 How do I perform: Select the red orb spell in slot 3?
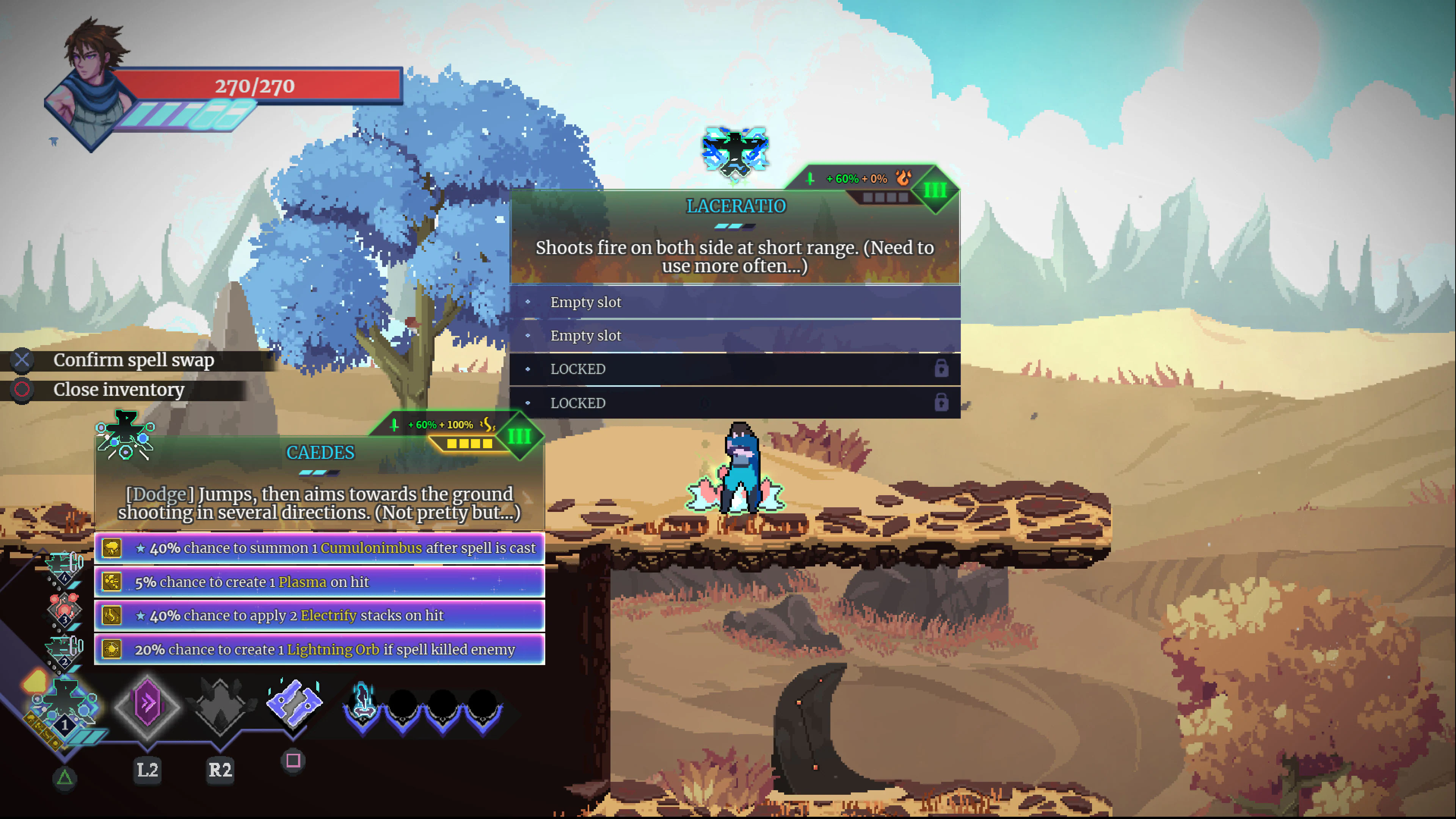(64, 609)
